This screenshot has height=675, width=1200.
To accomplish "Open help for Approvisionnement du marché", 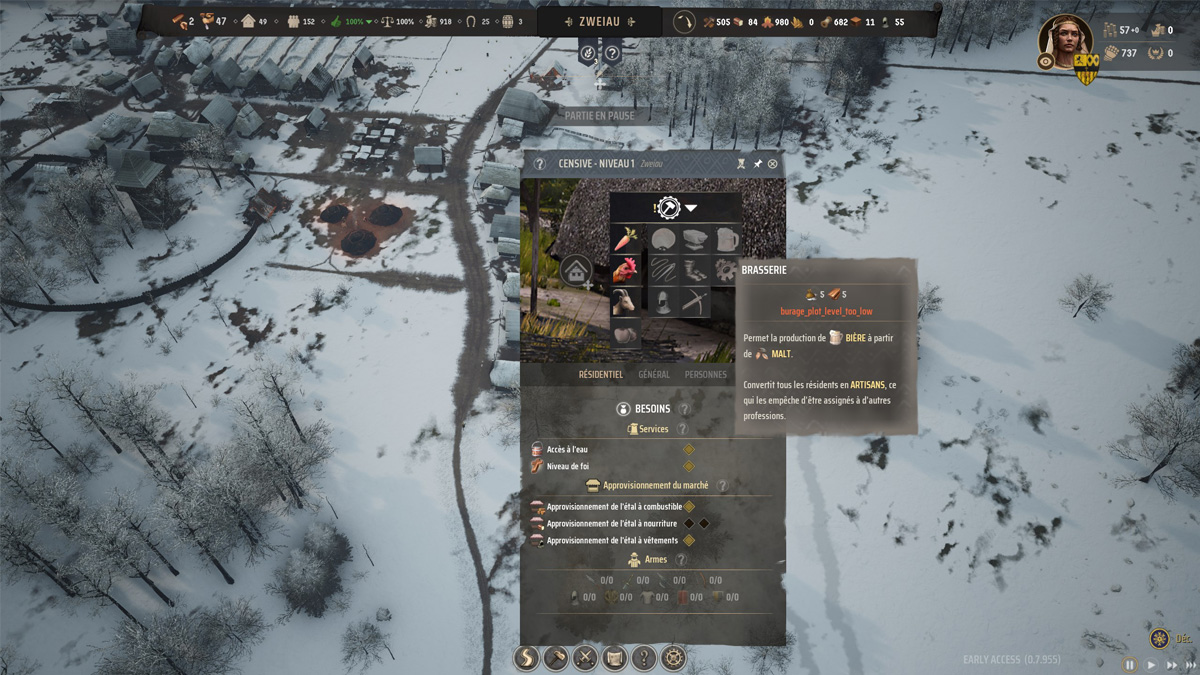I will tap(722, 485).
